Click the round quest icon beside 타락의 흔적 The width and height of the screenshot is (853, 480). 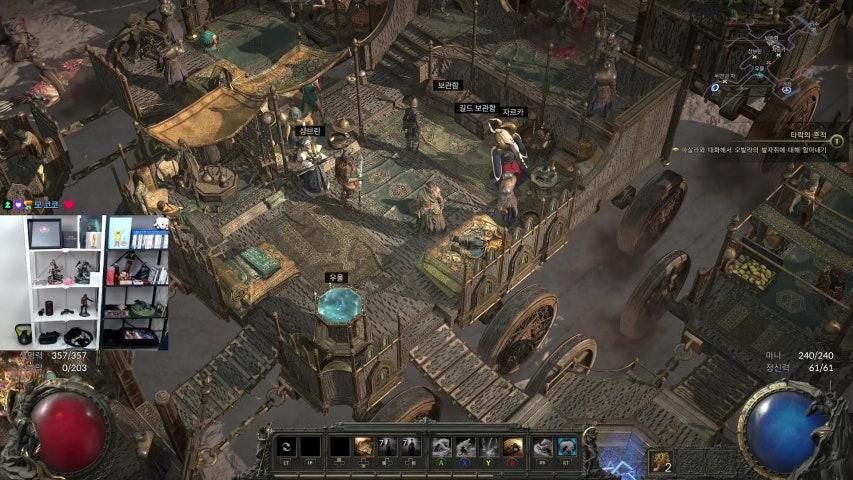click(x=836, y=141)
